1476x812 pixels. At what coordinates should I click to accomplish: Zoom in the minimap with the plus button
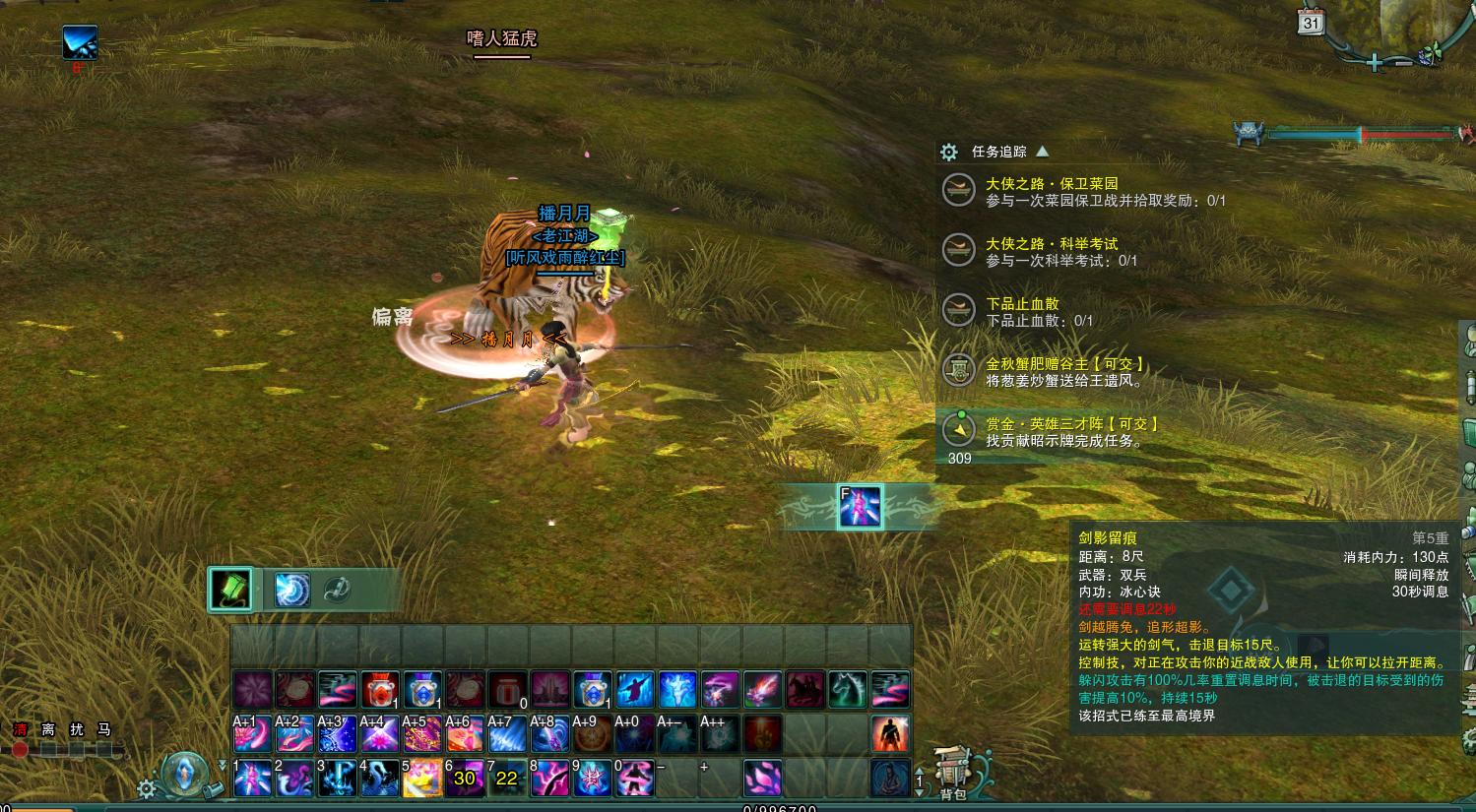[x=1374, y=63]
